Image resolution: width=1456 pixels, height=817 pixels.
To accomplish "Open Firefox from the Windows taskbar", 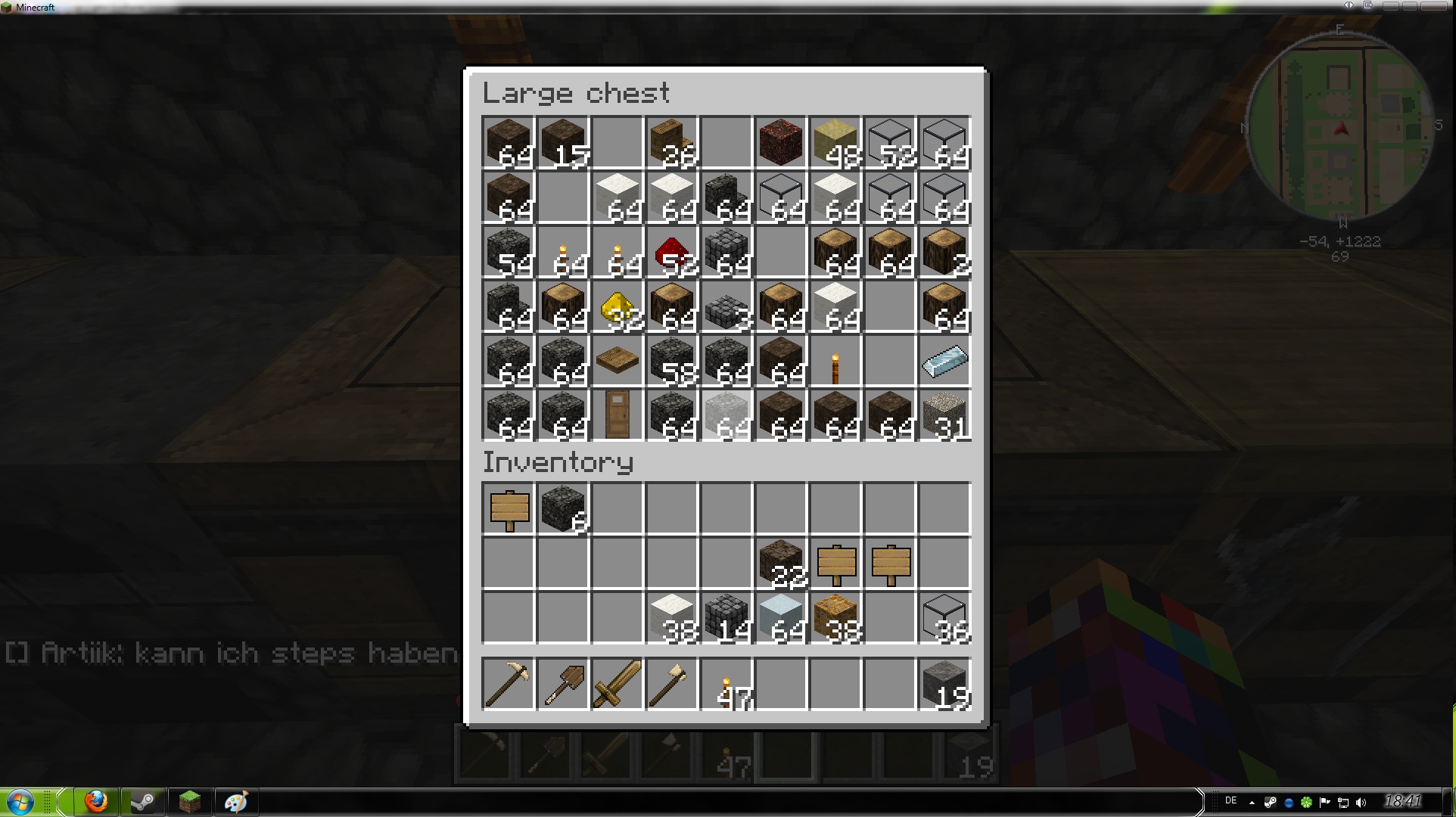I will 96,801.
